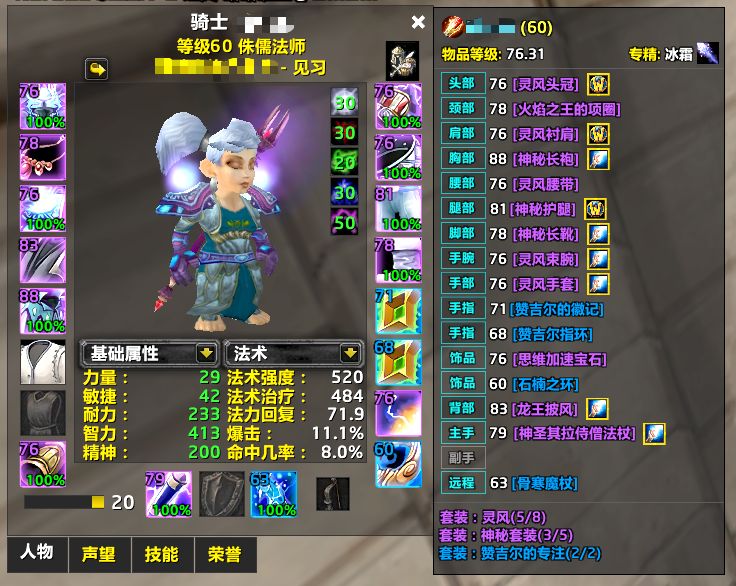Click the 灵风头冠 item link
This screenshot has width=736, height=586.
546,84
